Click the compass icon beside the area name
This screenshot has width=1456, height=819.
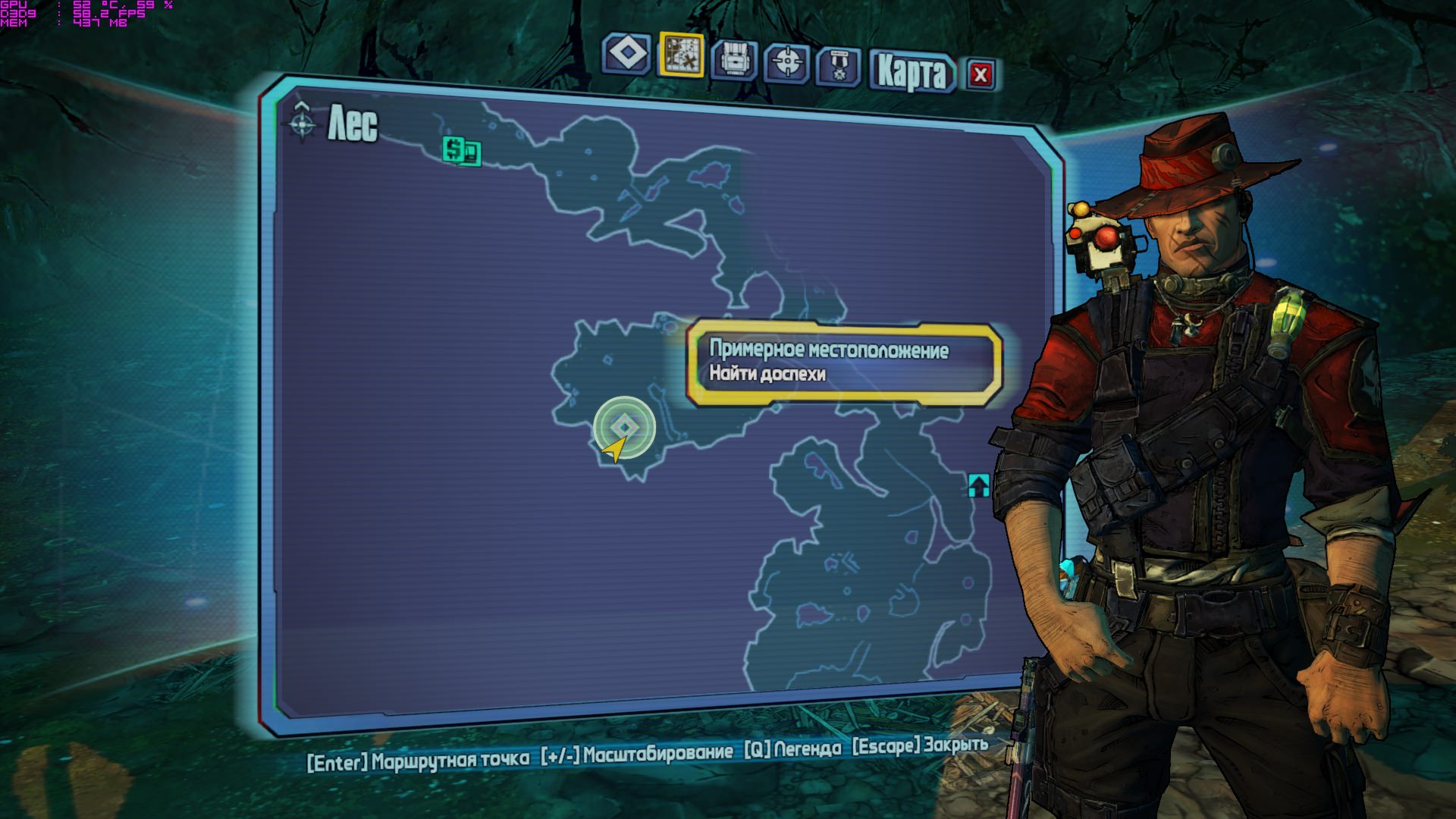click(302, 121)
